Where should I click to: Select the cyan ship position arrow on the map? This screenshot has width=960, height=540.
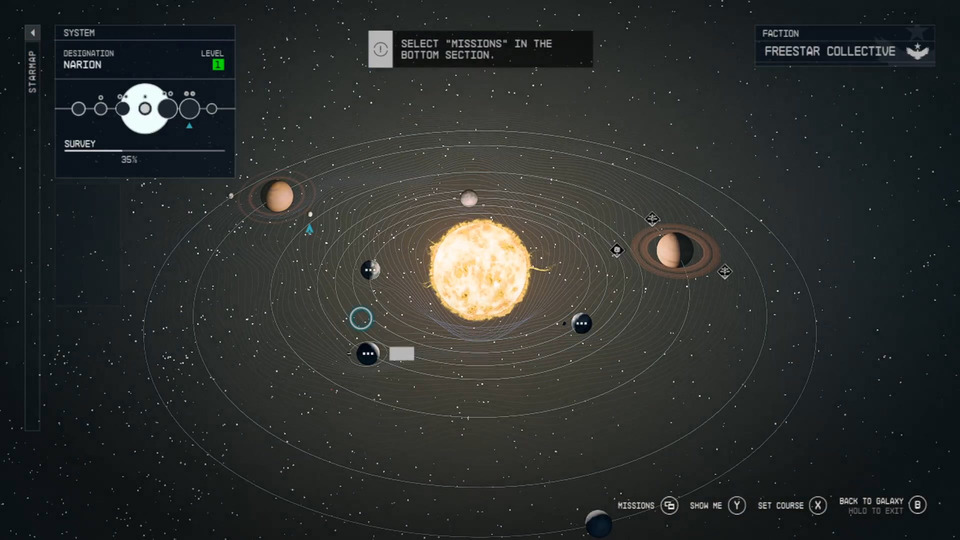click(309, 229)
